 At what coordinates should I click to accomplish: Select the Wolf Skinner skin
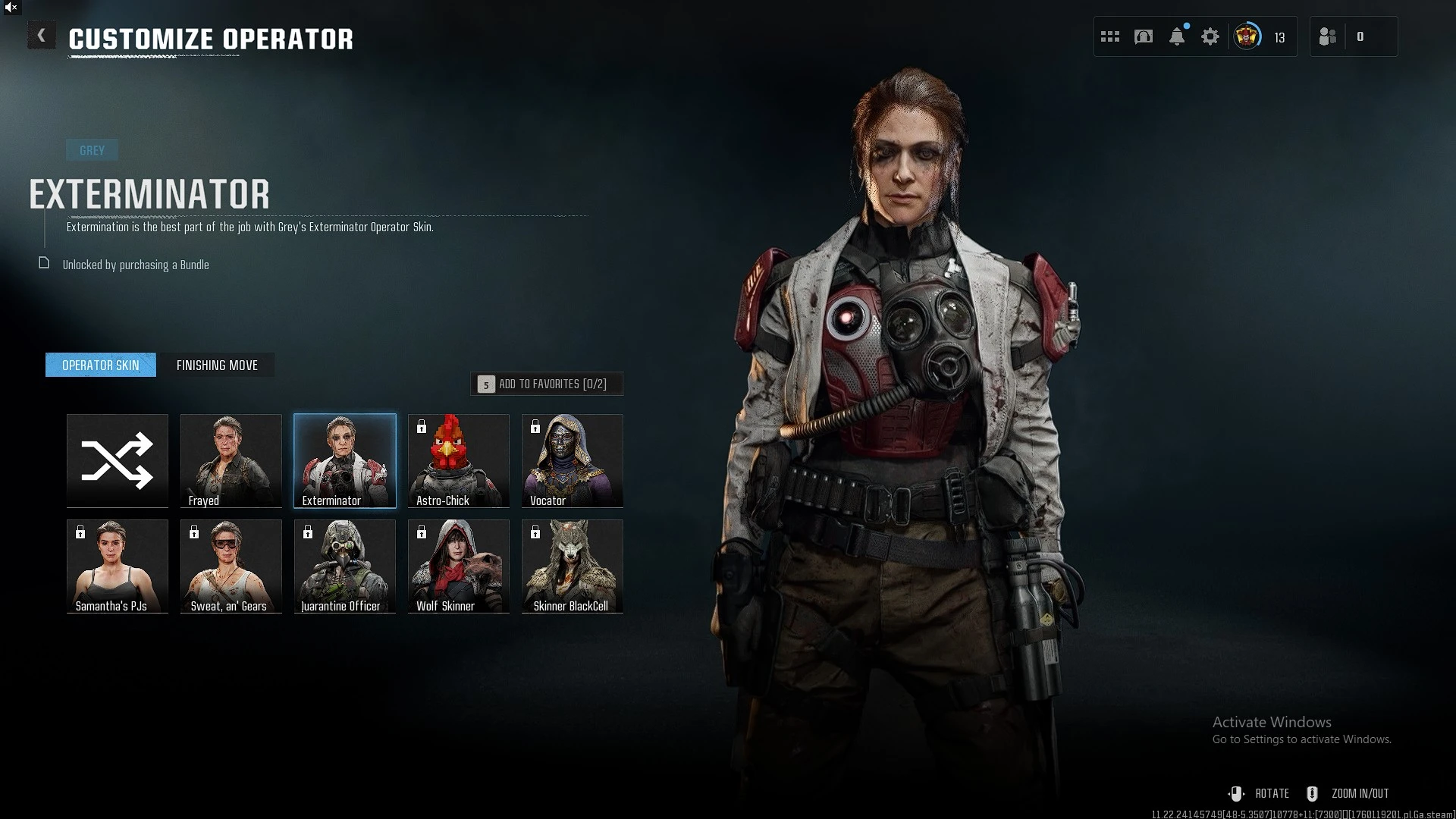459,566
